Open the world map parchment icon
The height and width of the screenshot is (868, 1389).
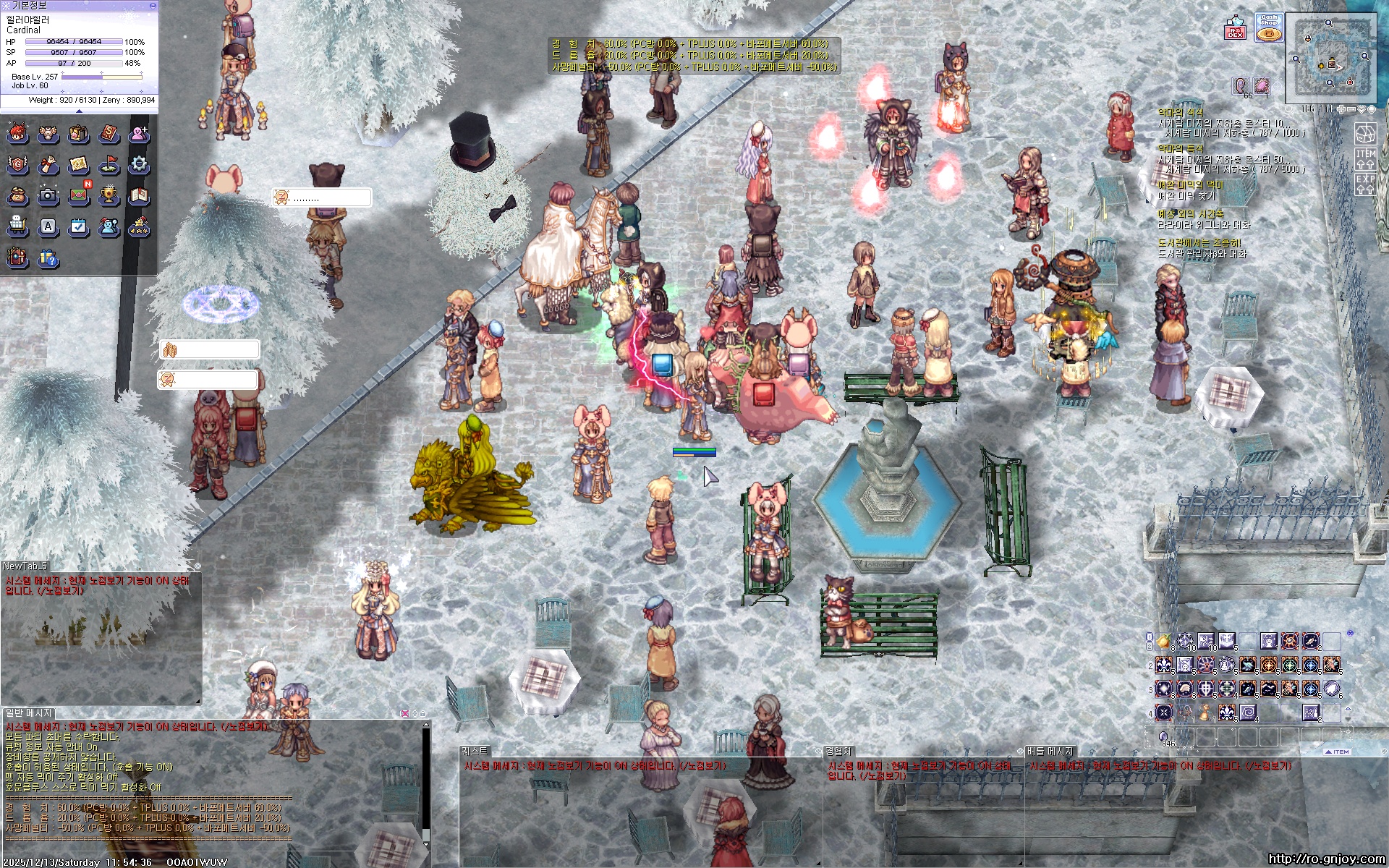coord(78,165)
